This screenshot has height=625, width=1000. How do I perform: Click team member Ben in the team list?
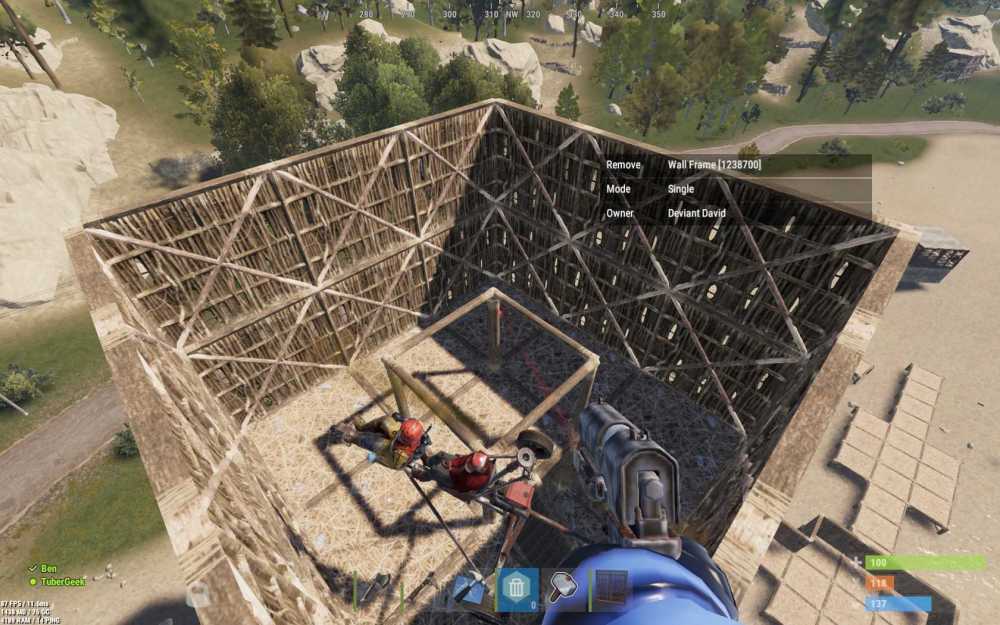(46, 567)
